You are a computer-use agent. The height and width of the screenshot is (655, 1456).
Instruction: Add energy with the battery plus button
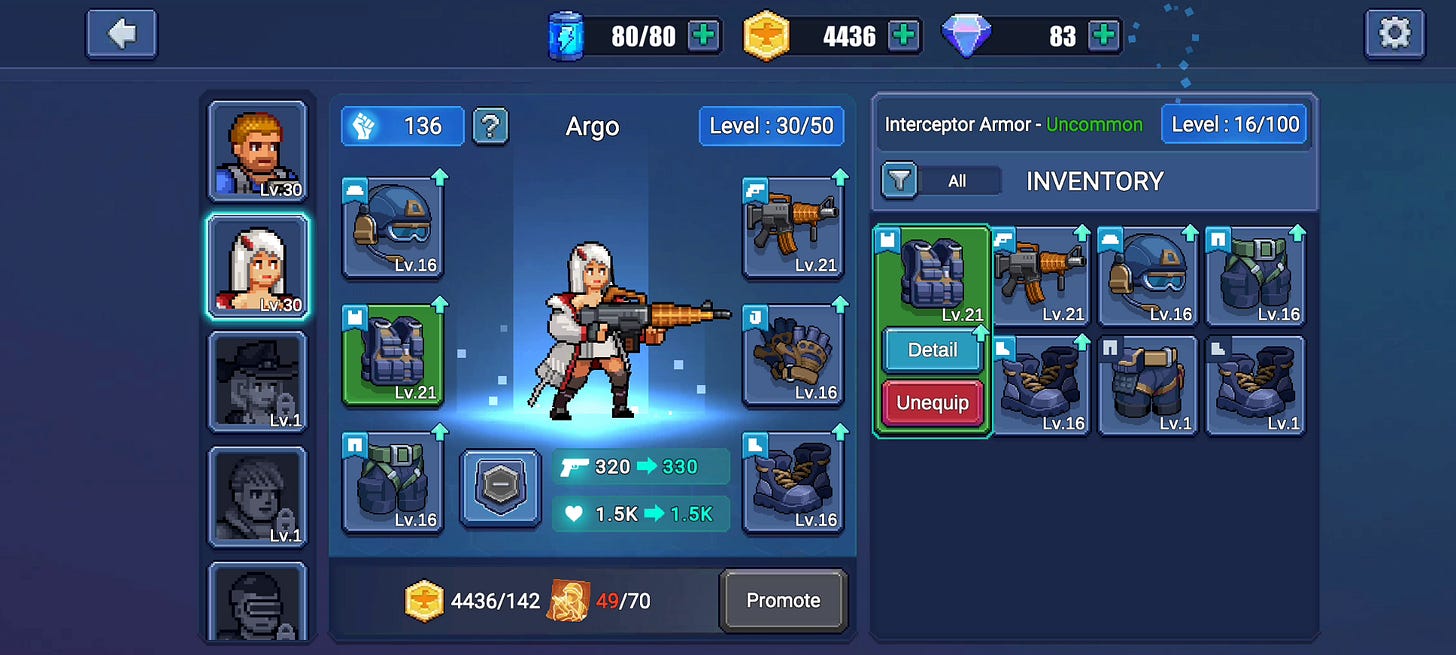click(x=704, y=36)
